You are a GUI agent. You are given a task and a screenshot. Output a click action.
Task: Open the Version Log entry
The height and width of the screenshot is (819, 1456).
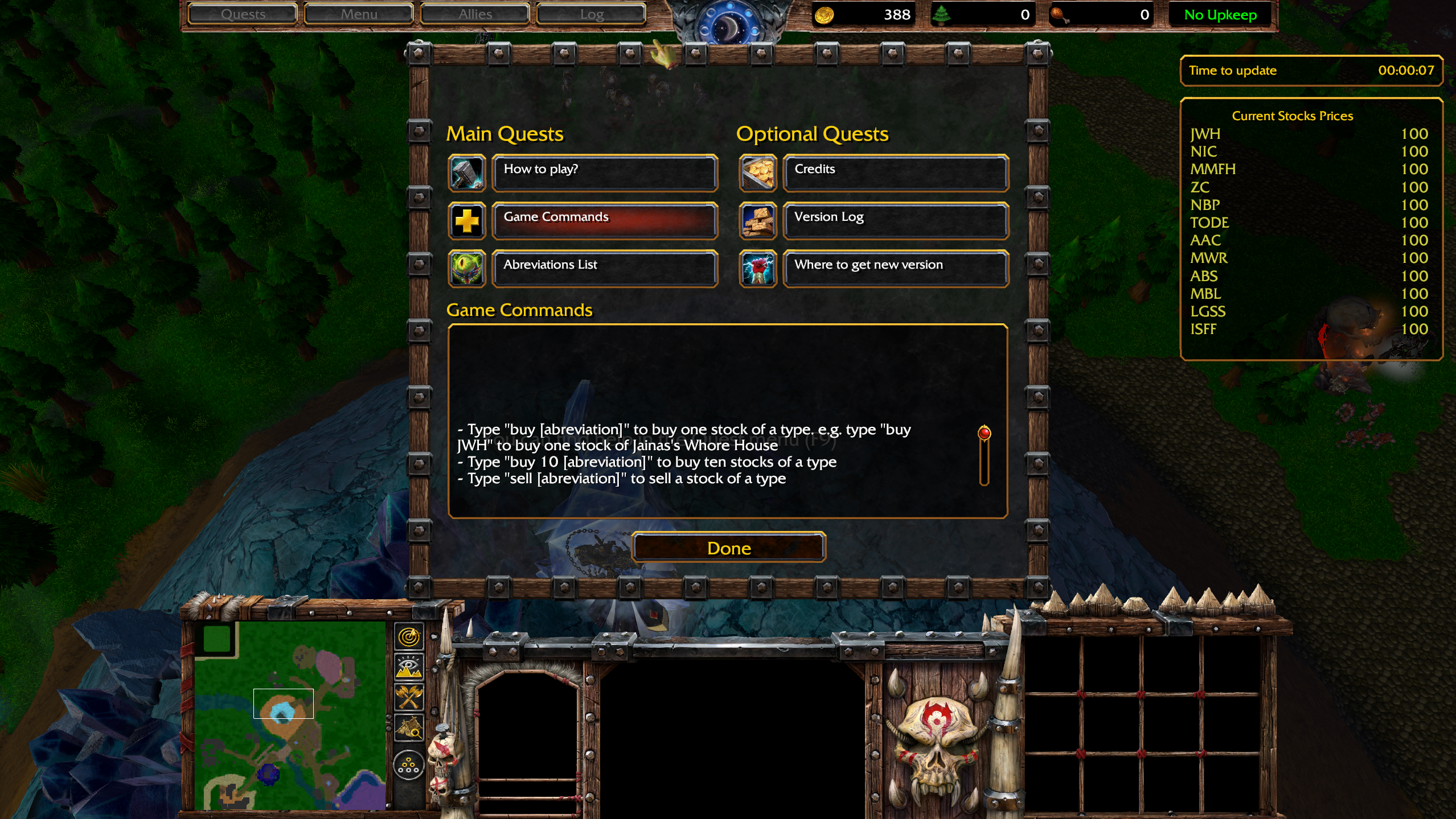[895, 220]
